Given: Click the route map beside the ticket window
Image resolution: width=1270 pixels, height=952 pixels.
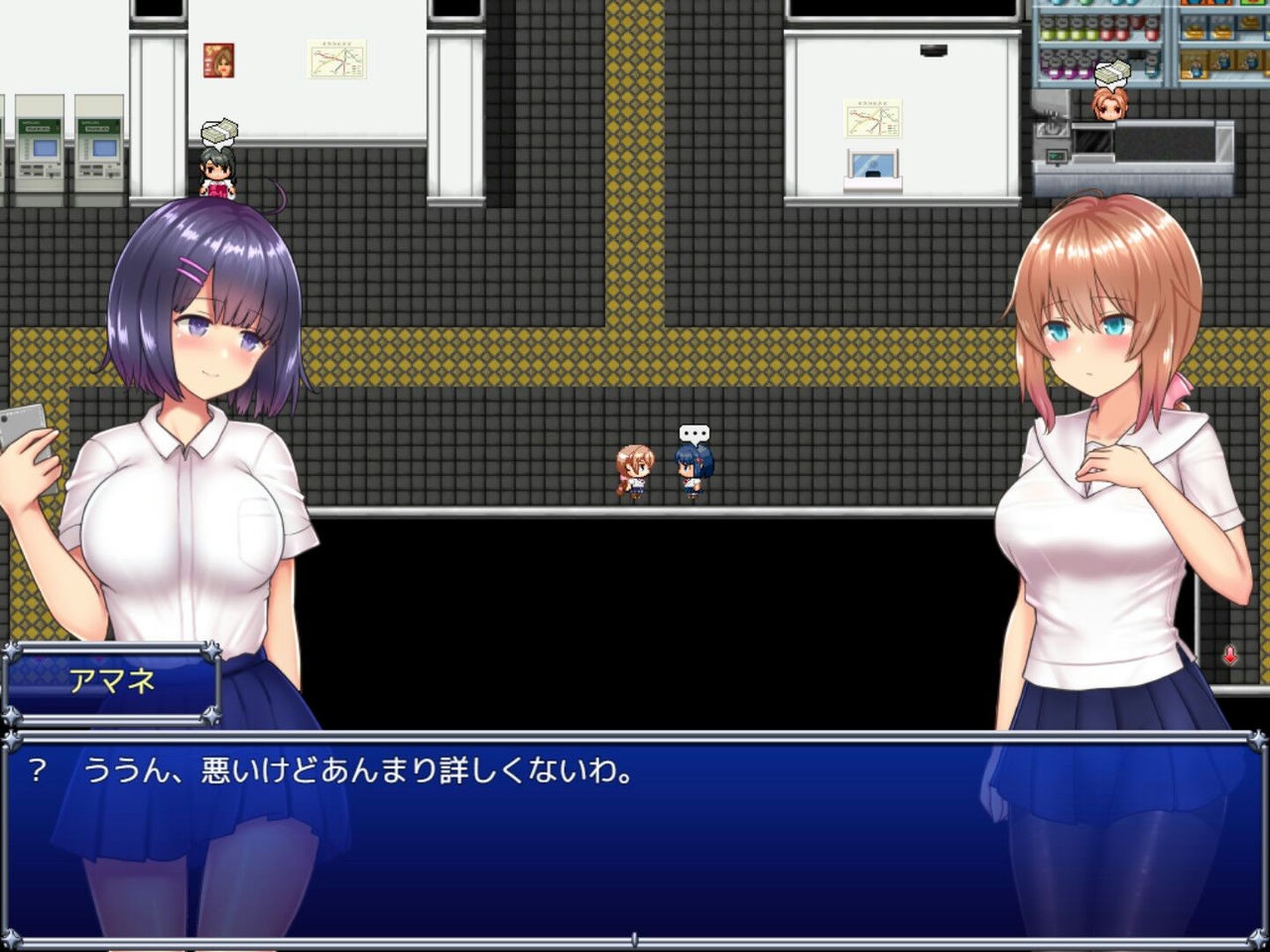Looking at the screenshot, I should click(x=871, y=119).
